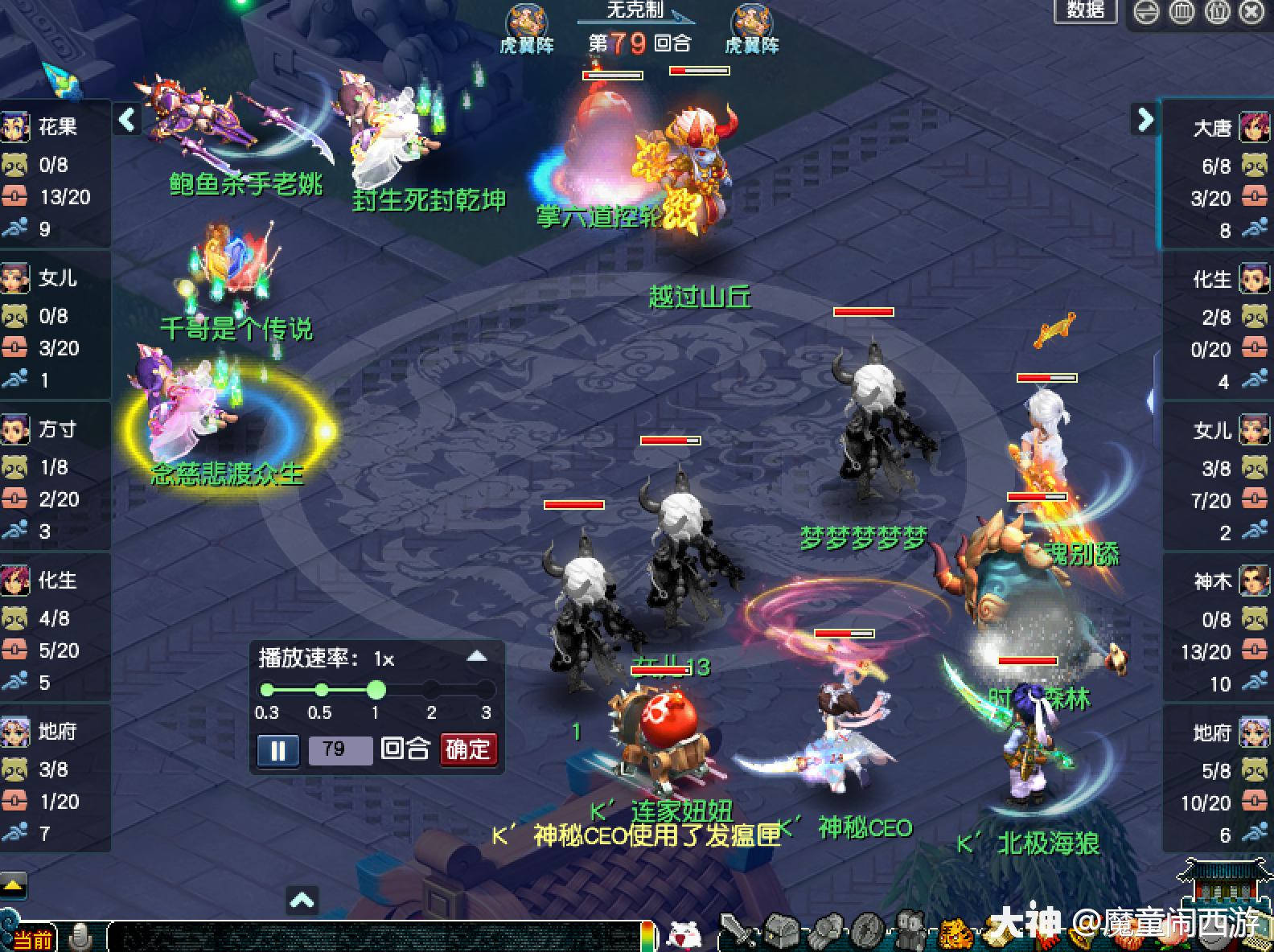Collapse the playback speed panel

coord(477,656)
